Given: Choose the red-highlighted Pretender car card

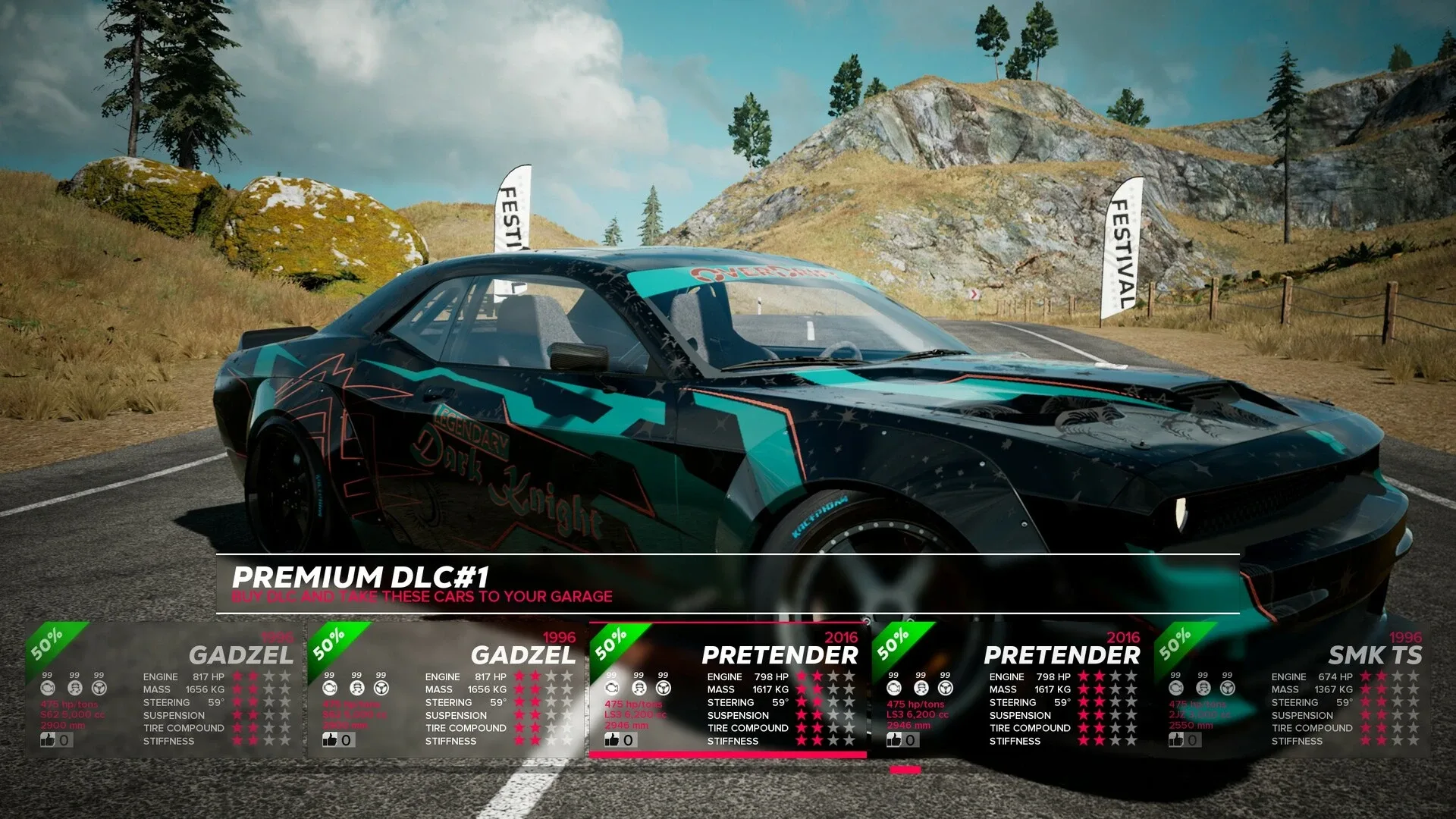Looking at the screenshot, I should [x=728, y=690].
